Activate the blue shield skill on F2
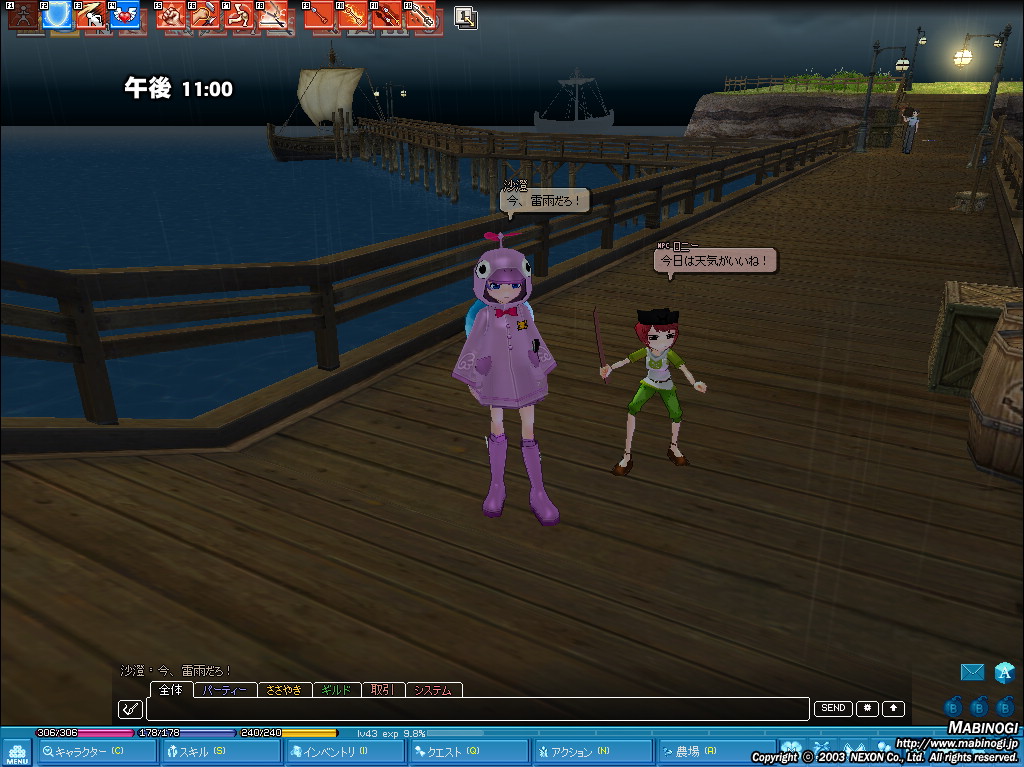The image size is (1024, 767). [62, 15]
